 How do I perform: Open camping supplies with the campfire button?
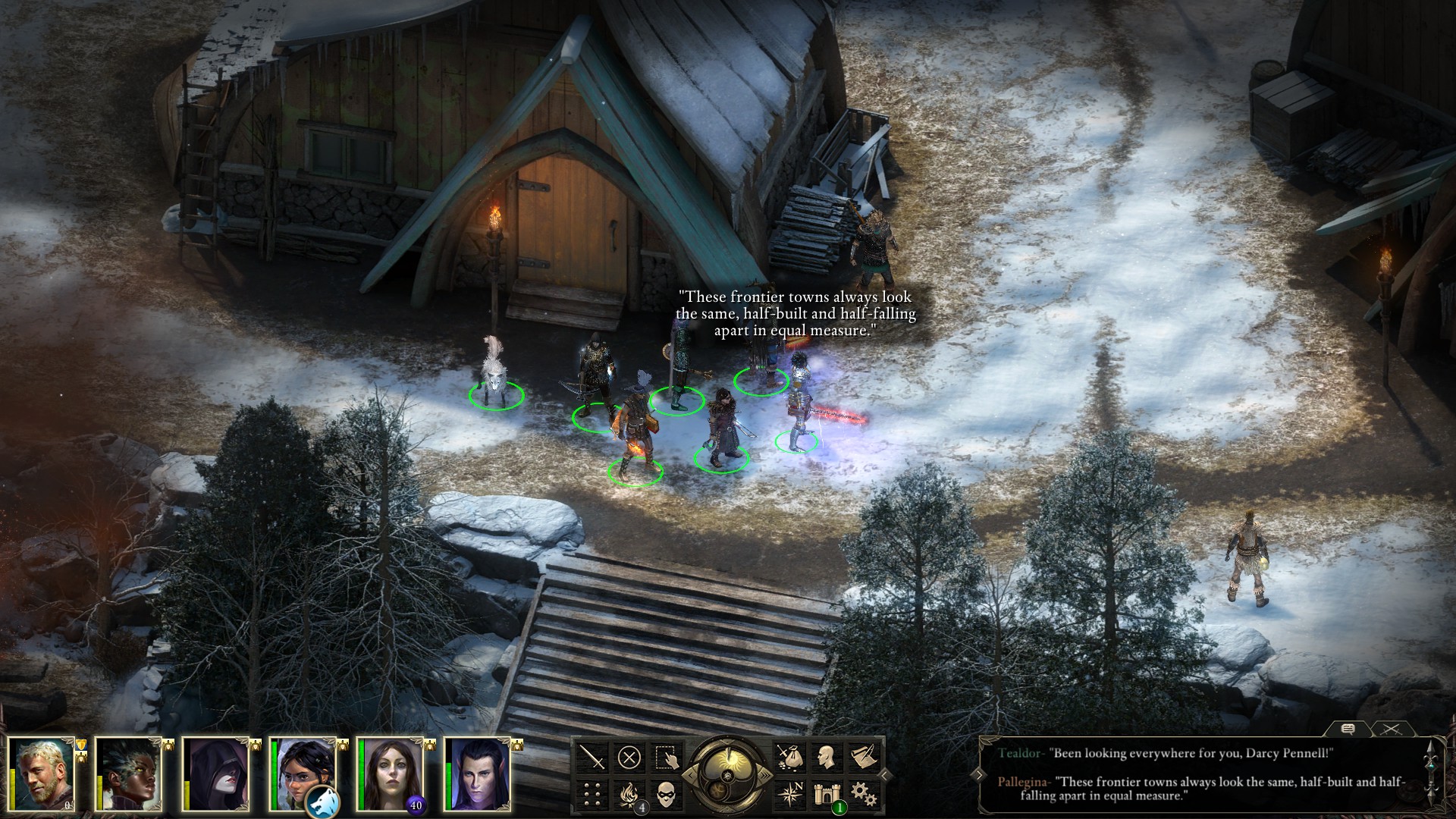pos(630,794)
